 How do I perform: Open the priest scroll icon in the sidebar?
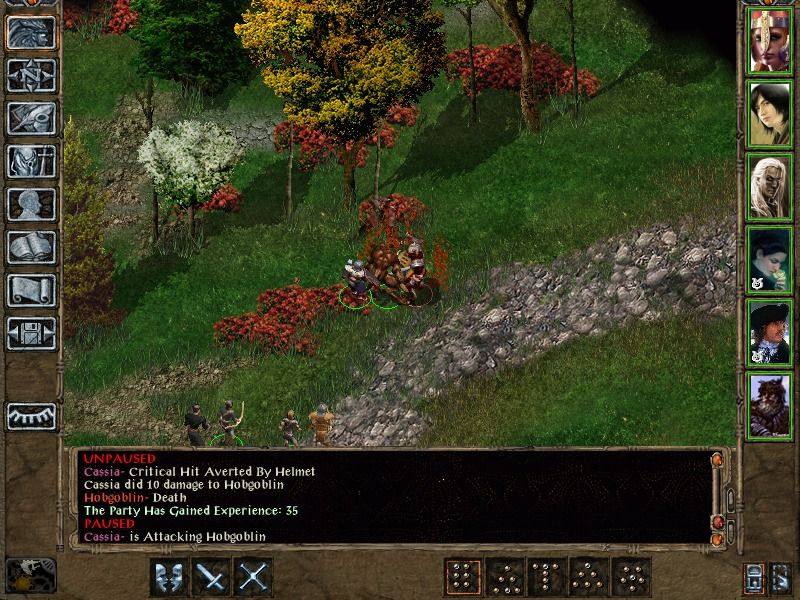[x=31, y=290]
